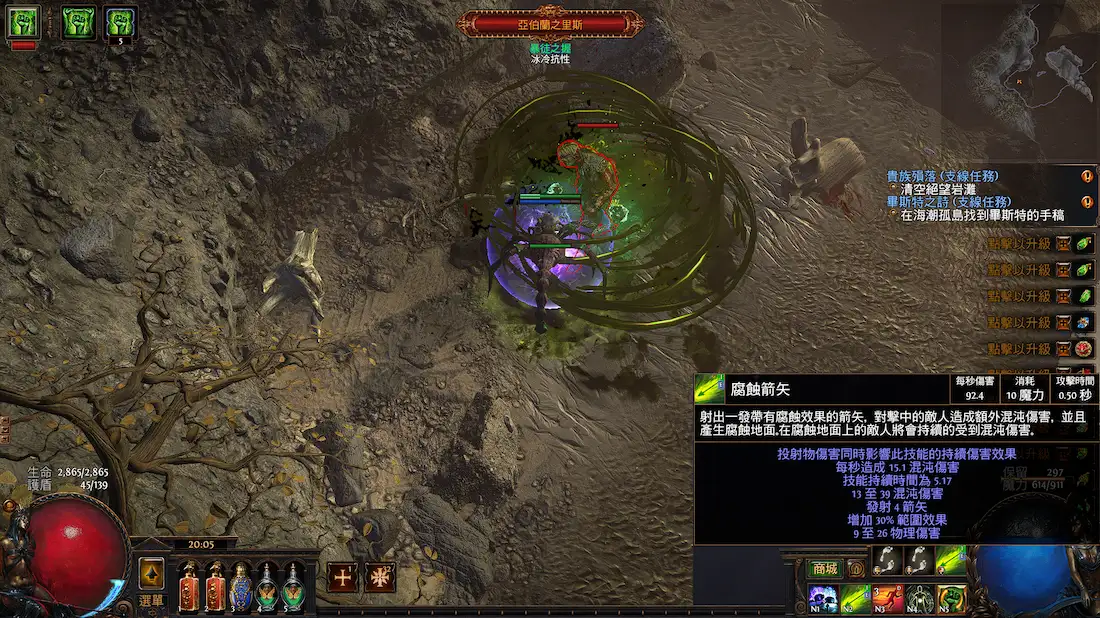This screenshot has width=1100, height=618.
Task: Open the 商城 shop button
Action: click(824, 569)
